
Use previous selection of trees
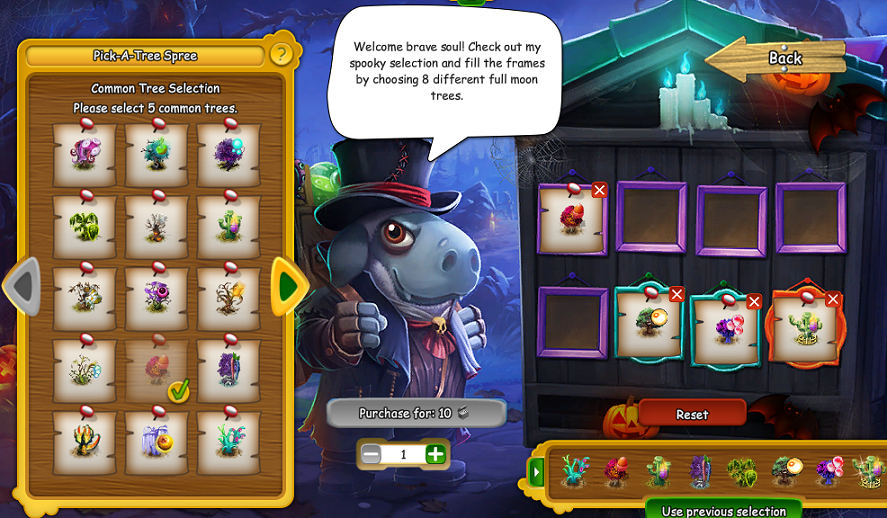[x=723, y=510]
